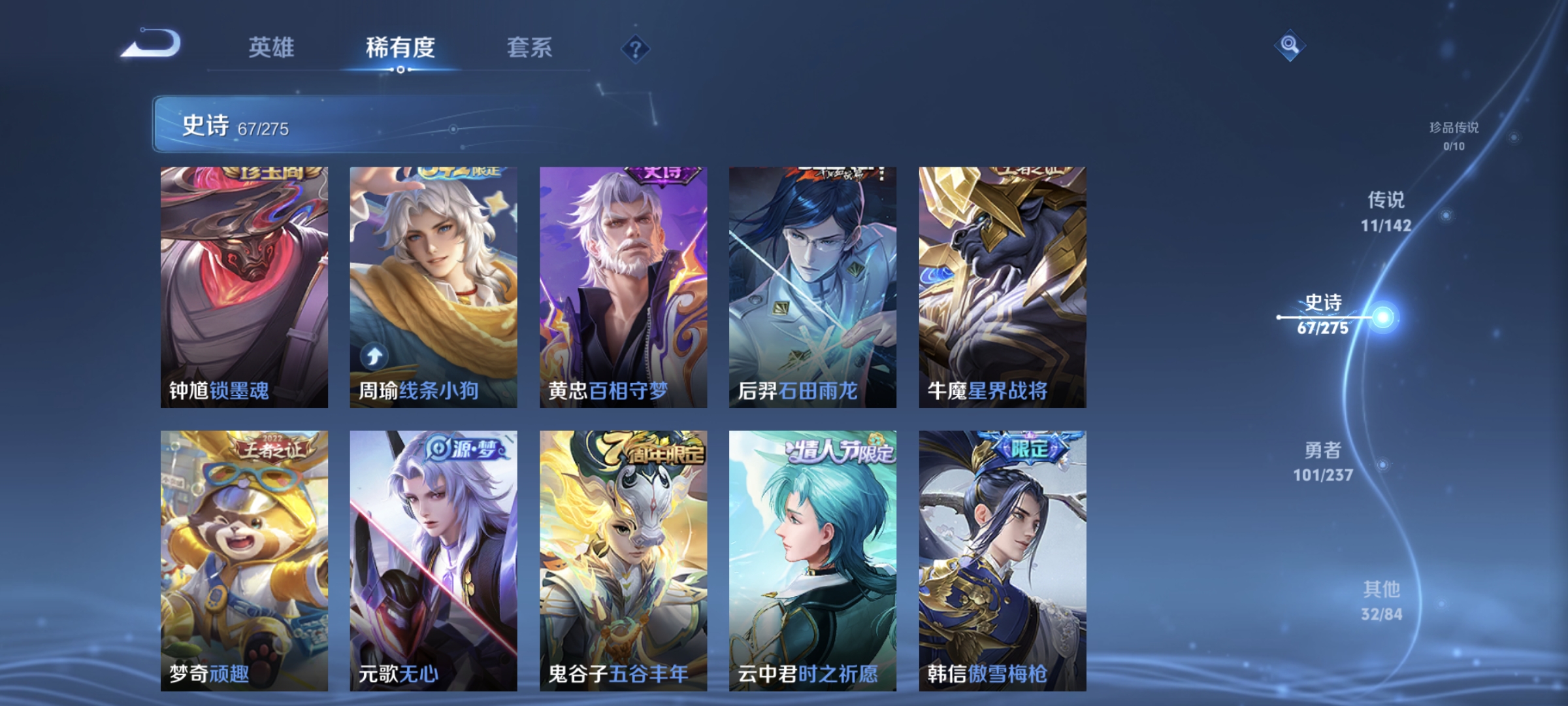
Task: Open the 其他 rarity section
Action: 1382,598
